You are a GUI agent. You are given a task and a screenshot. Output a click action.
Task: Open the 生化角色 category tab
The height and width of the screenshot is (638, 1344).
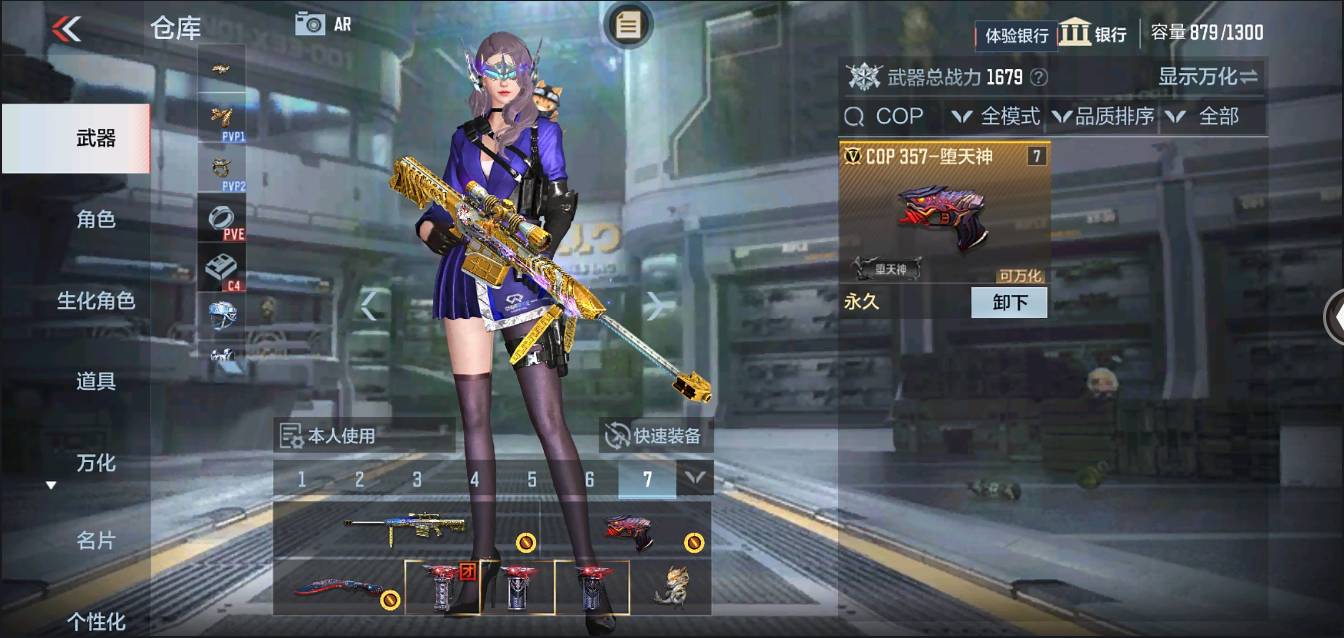(x=96, y=300)
